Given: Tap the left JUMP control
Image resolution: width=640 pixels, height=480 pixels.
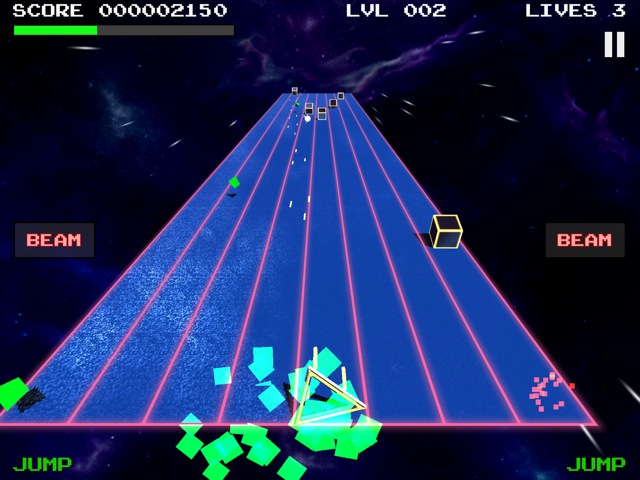Looking at the screenshot, I should [42, 464].
